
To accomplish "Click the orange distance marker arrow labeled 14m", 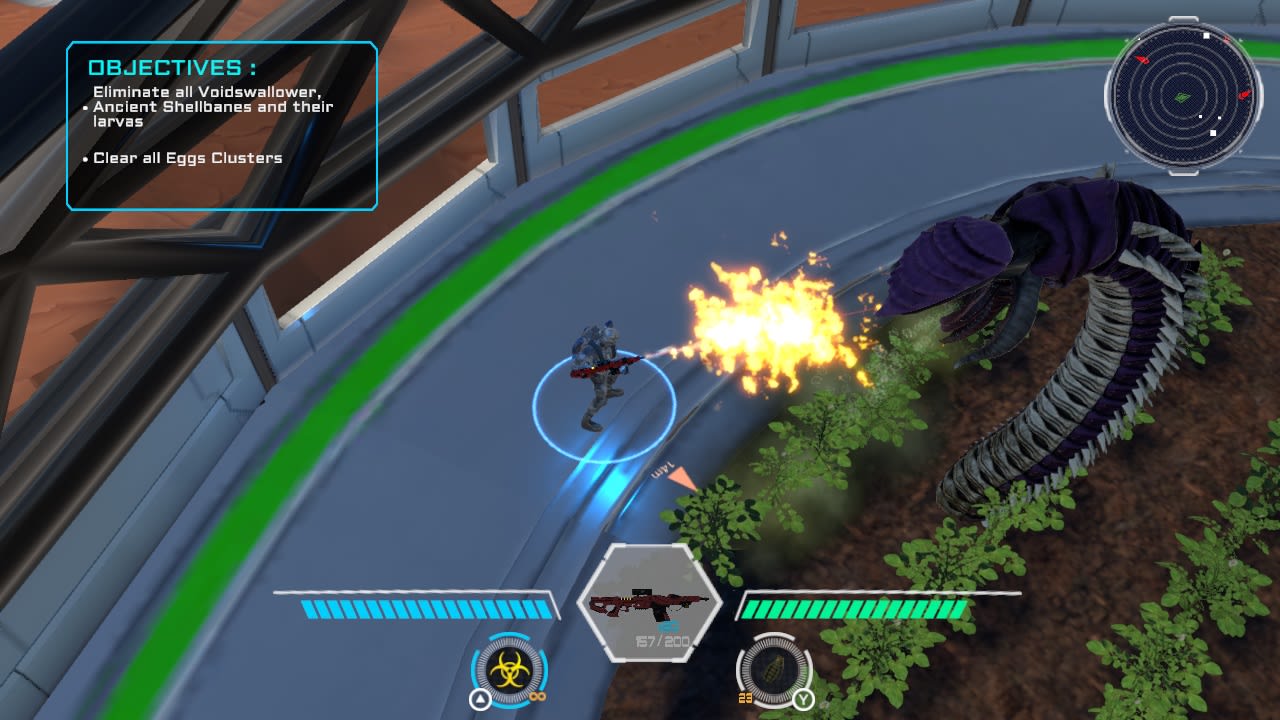I will pyautogui.click(x=681, y=477).
